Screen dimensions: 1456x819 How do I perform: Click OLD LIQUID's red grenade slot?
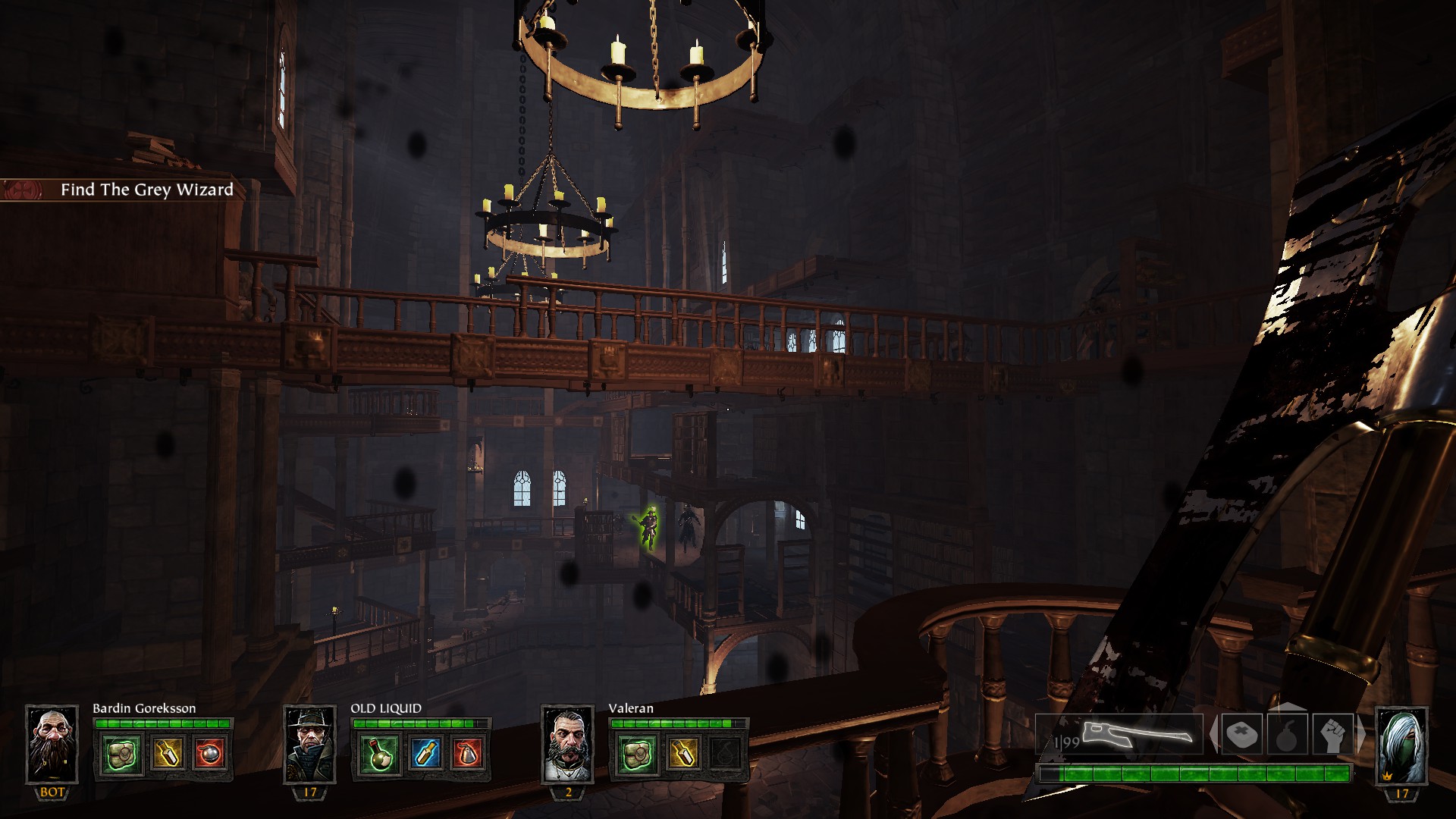point(467,753)
